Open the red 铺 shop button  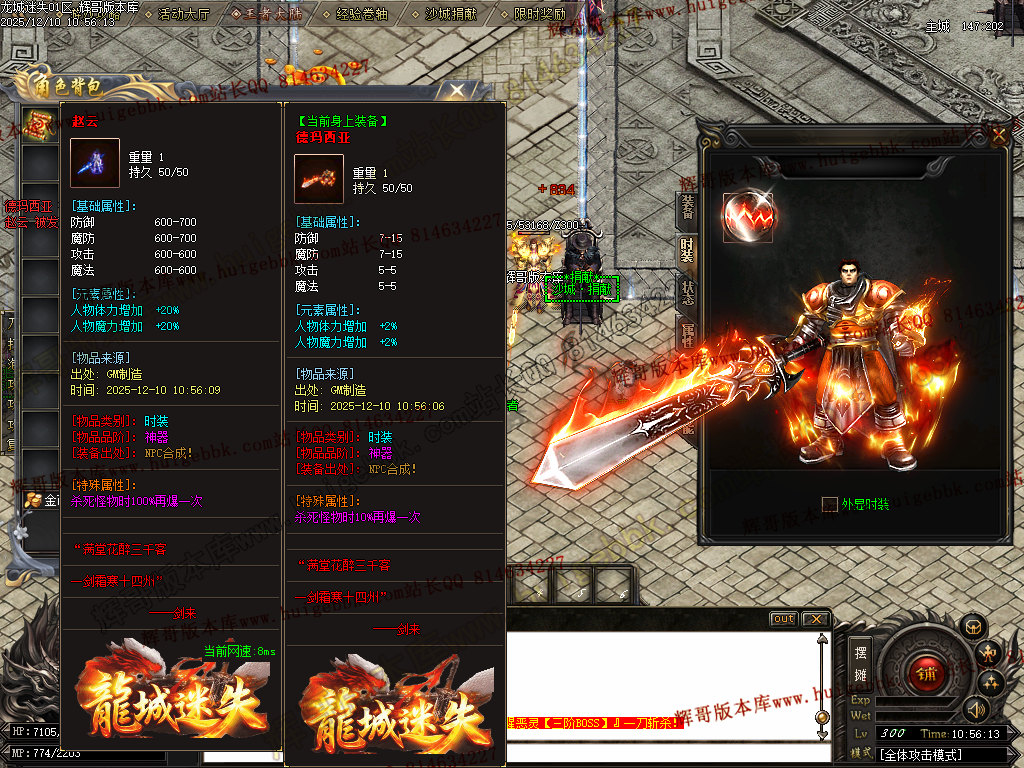pos(924,672)
